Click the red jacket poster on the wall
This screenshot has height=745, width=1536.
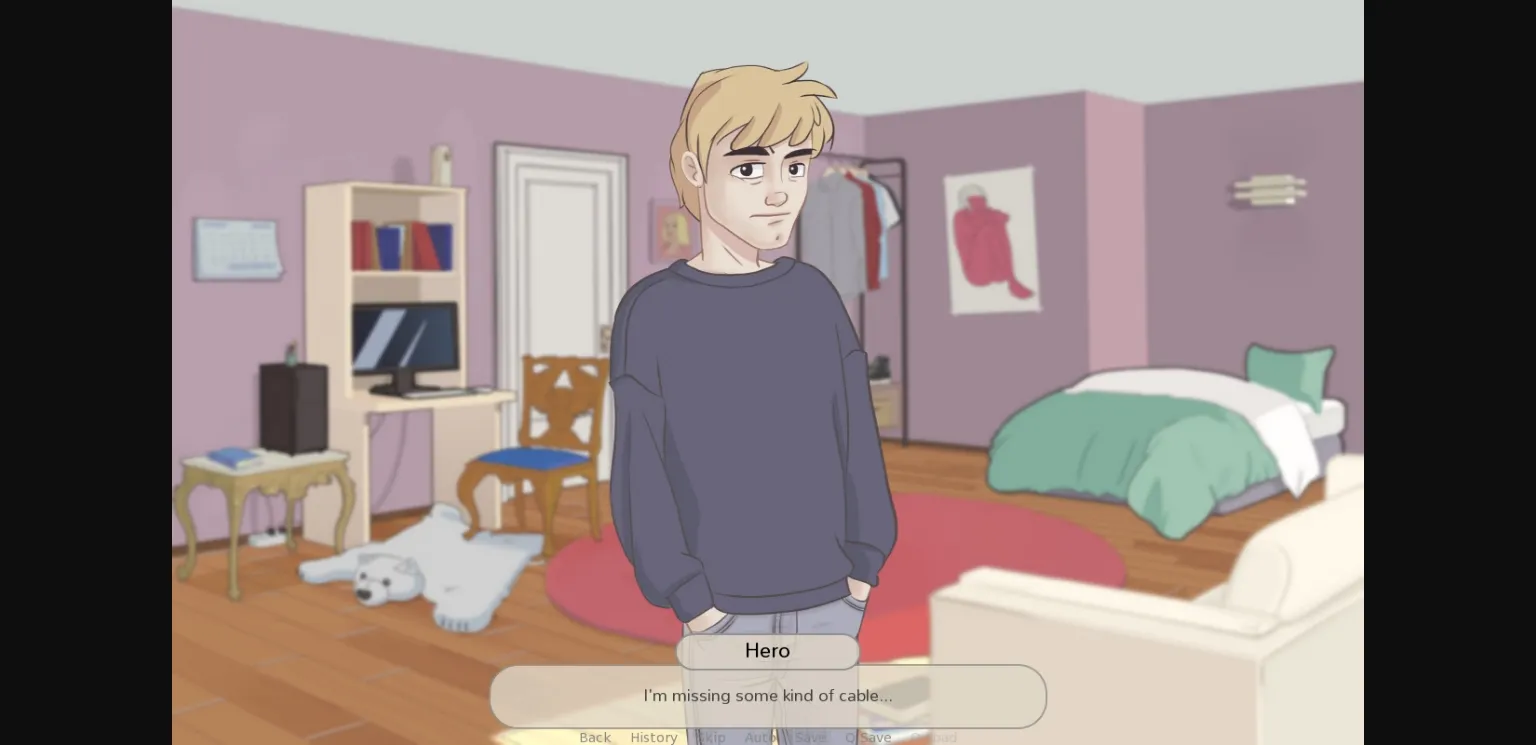993,240
